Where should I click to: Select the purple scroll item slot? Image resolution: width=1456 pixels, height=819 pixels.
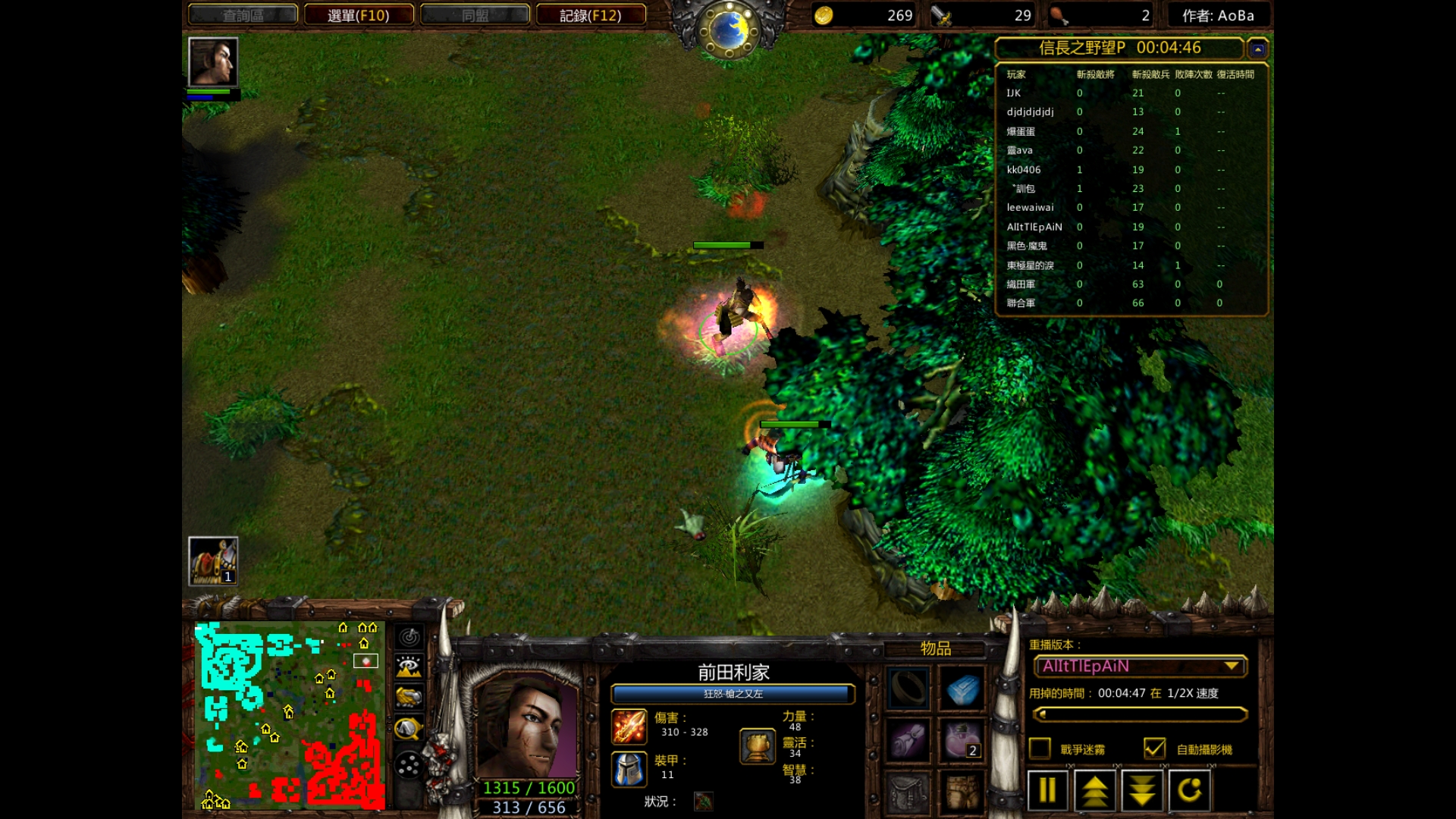click(908, 740)
